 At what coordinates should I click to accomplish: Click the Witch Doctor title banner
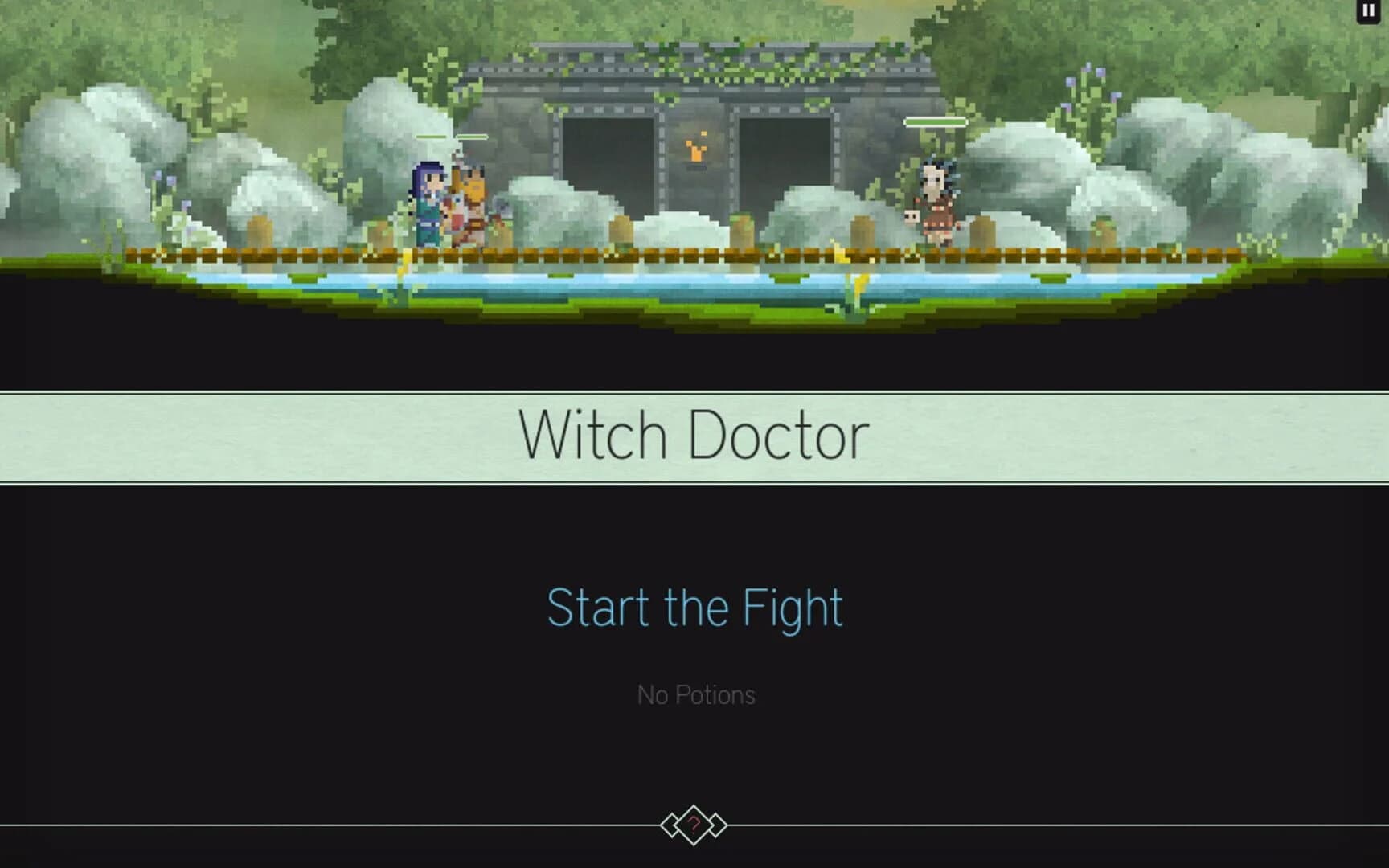pos(694,434)
